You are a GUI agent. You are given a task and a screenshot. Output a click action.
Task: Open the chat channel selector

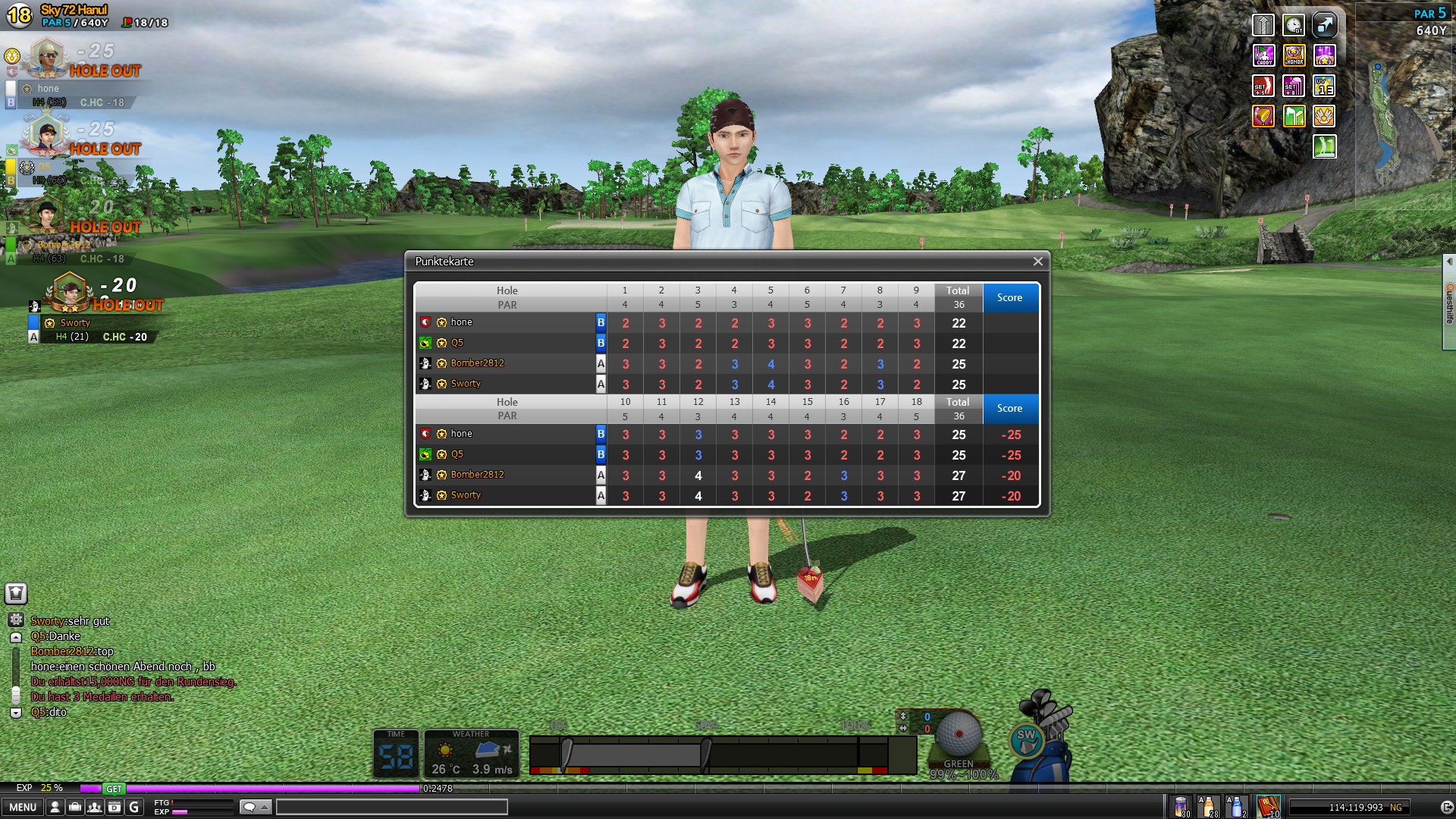(x=255, y=807)
